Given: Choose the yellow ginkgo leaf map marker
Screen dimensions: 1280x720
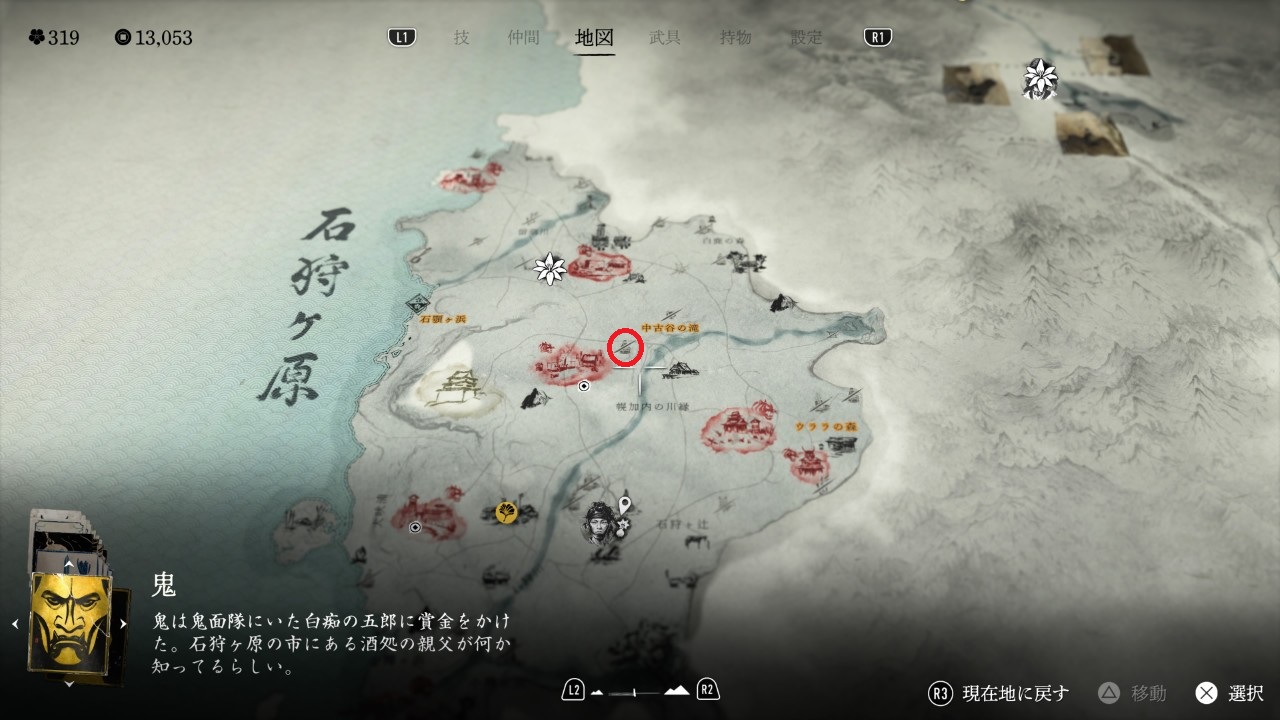Looking at the screenshot, I should click(507, 512).
